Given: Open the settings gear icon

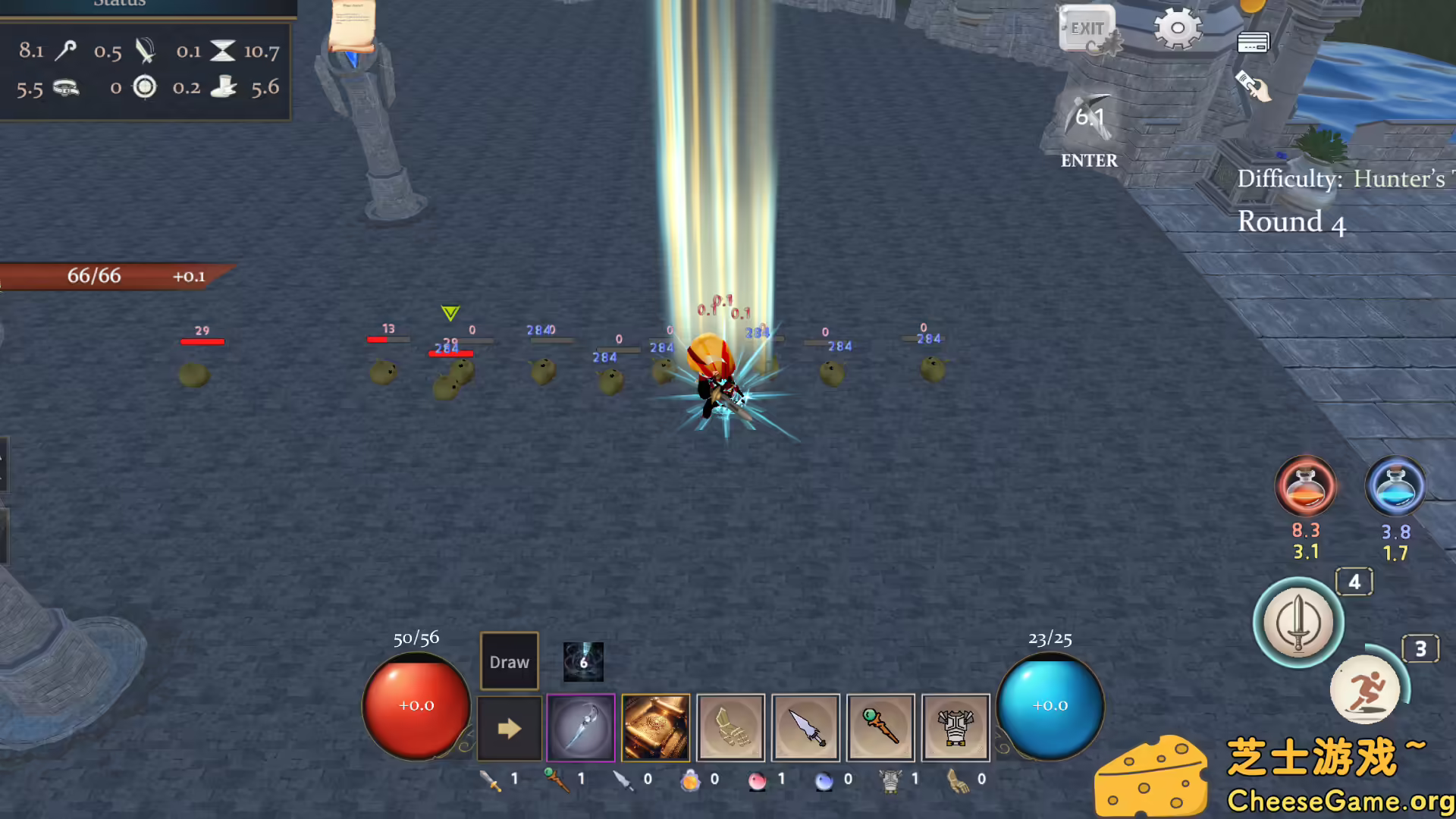Looking at the screenshot, I should click(x=1176, y=28).
